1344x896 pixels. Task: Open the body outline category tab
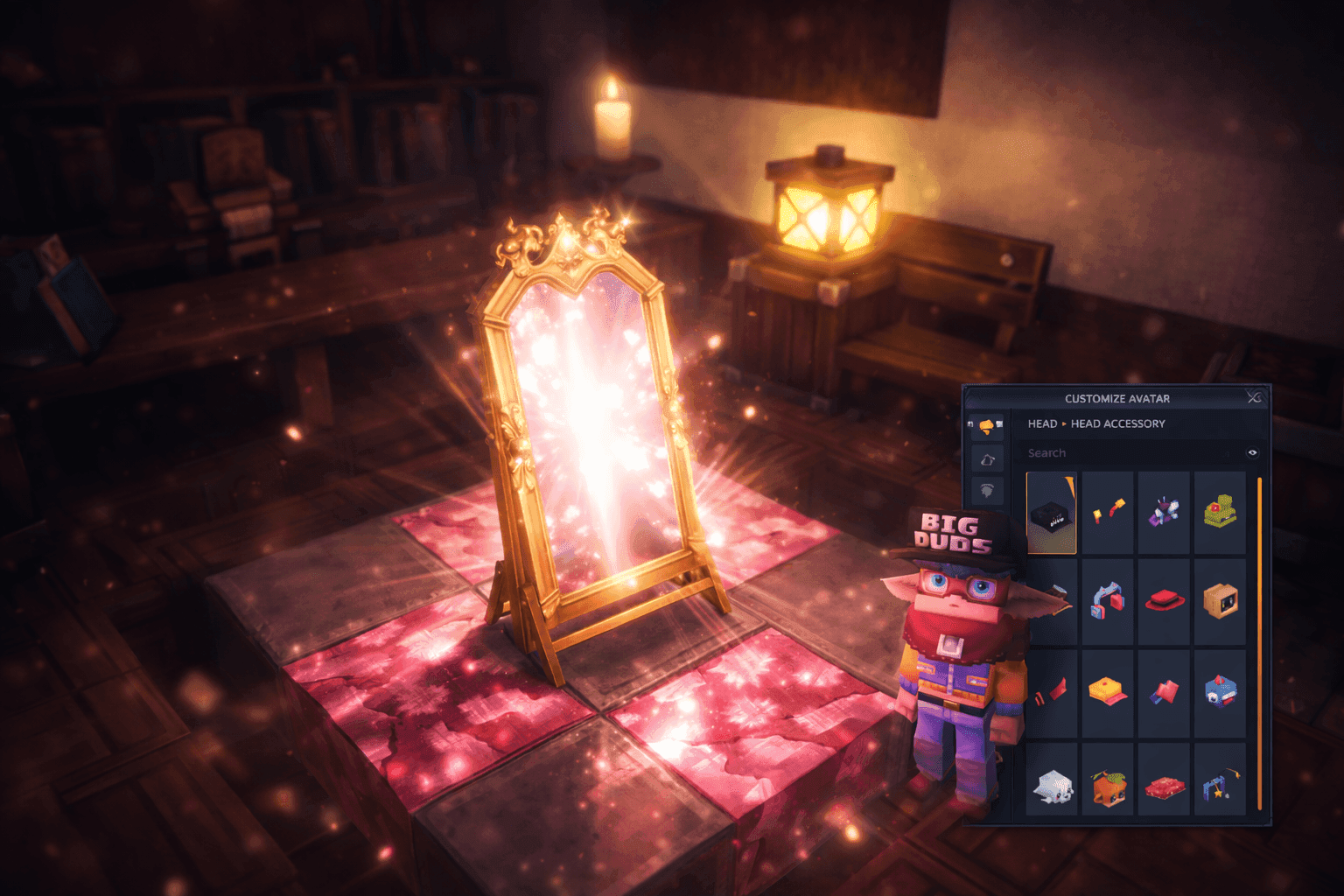987,459
